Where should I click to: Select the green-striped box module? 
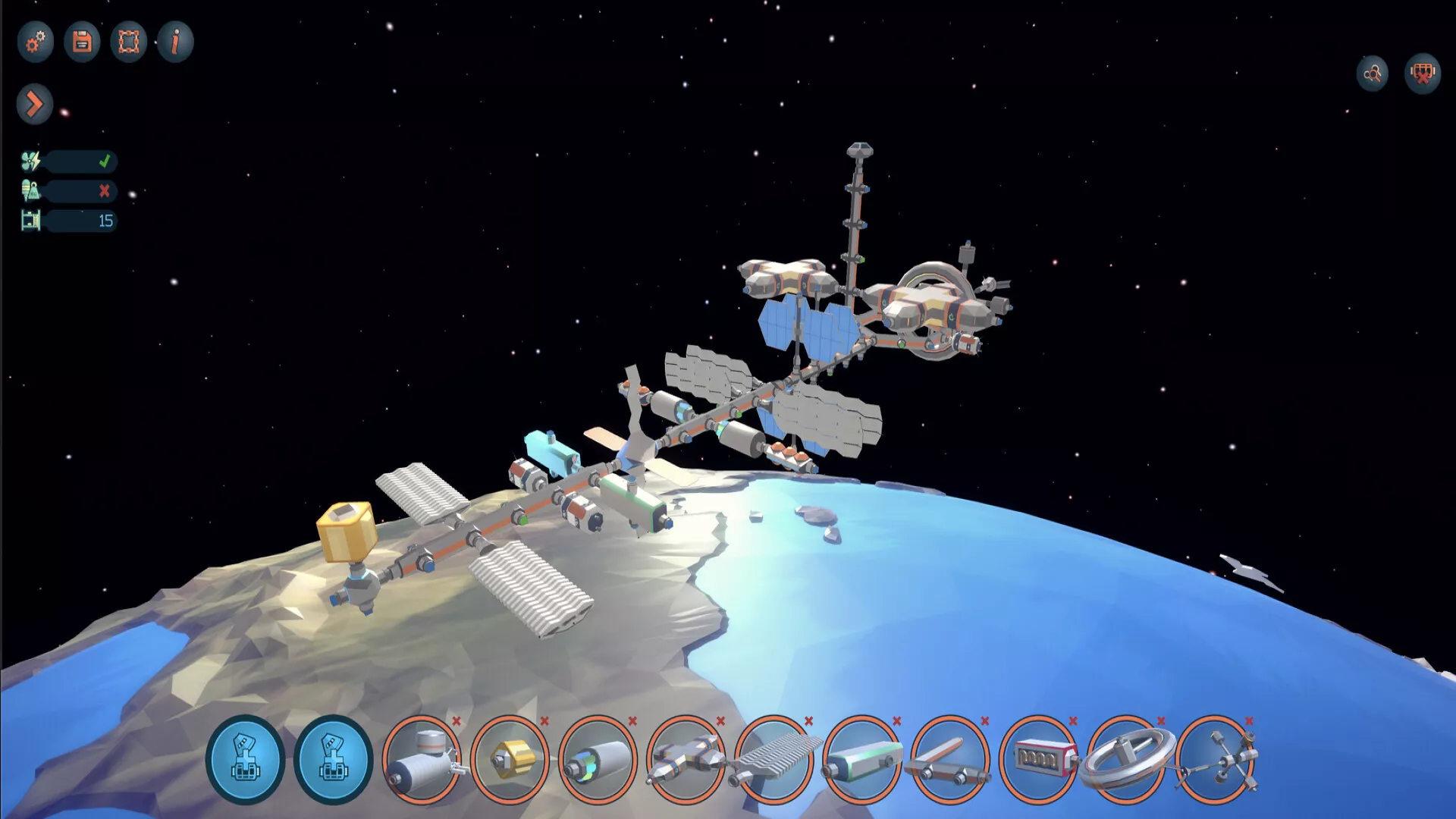click(862, 759)
